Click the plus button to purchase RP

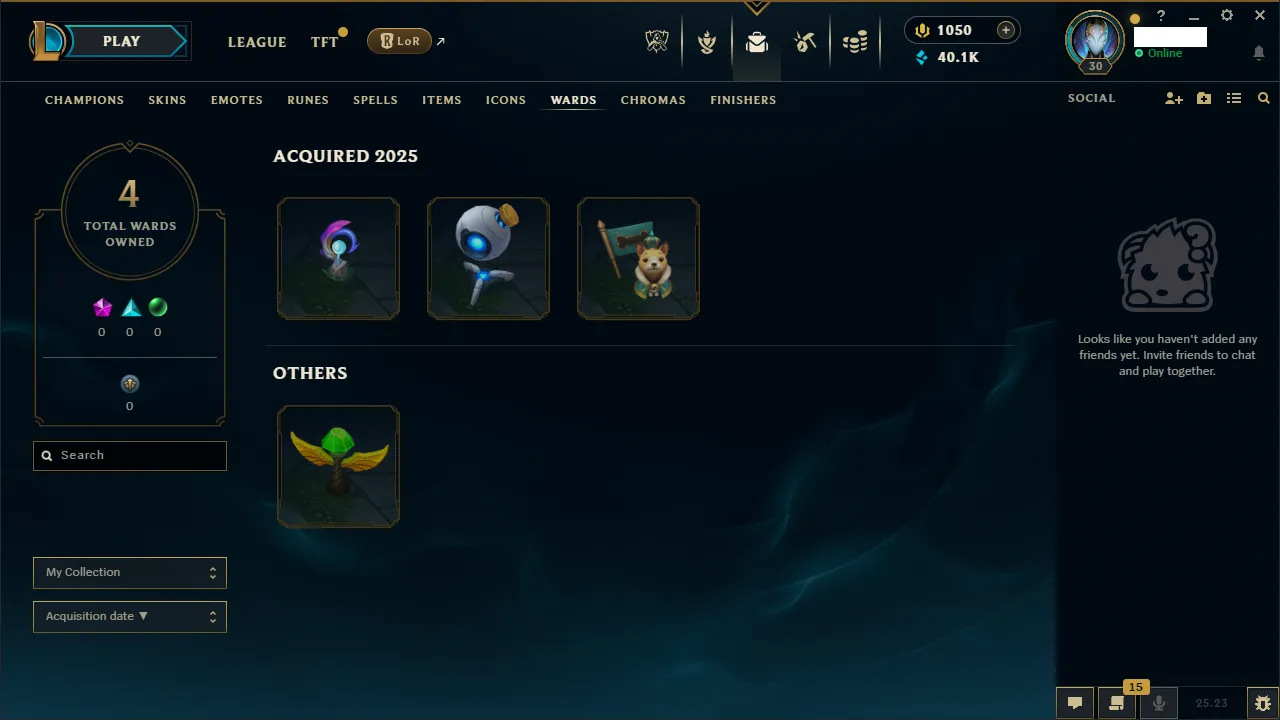pos(1005,30)
